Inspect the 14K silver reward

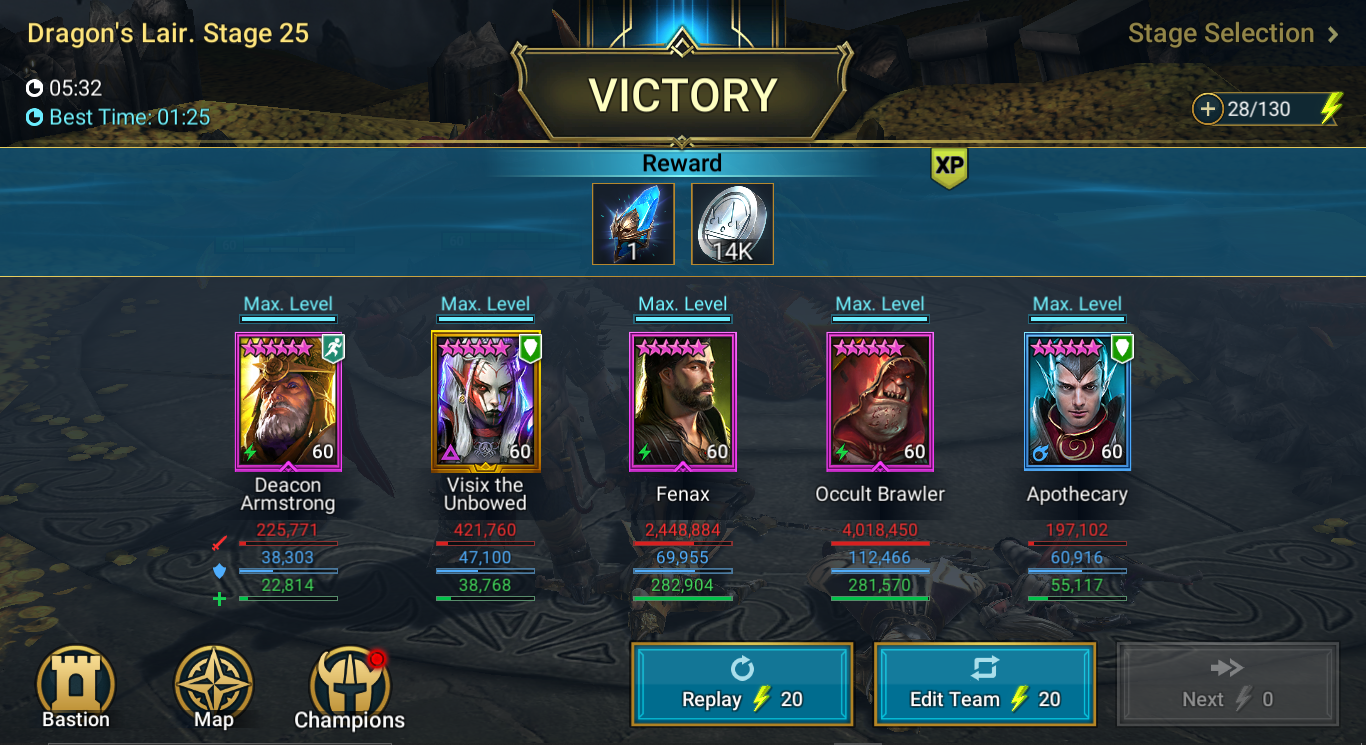point(732,224)
